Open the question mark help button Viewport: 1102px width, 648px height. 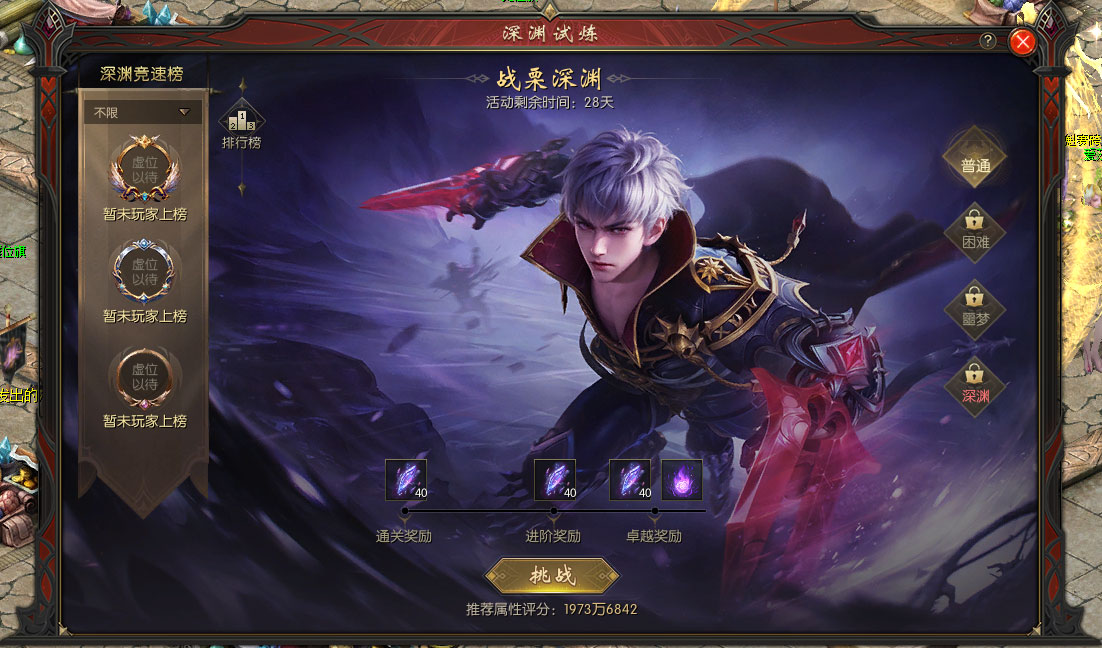coord(988,41)
